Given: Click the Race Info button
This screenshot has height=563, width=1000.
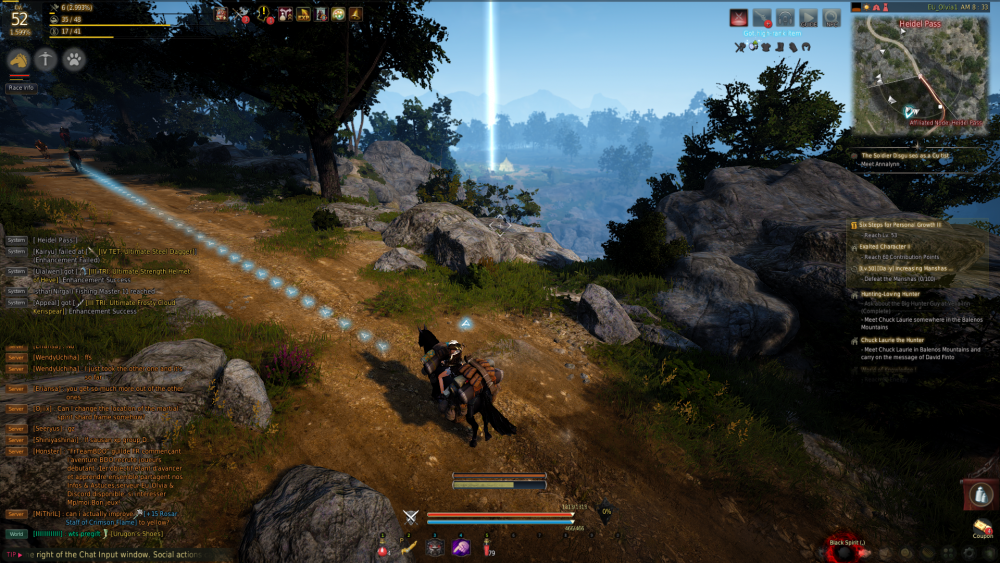Looking at the screenshot, I should (x=21, y=87).
